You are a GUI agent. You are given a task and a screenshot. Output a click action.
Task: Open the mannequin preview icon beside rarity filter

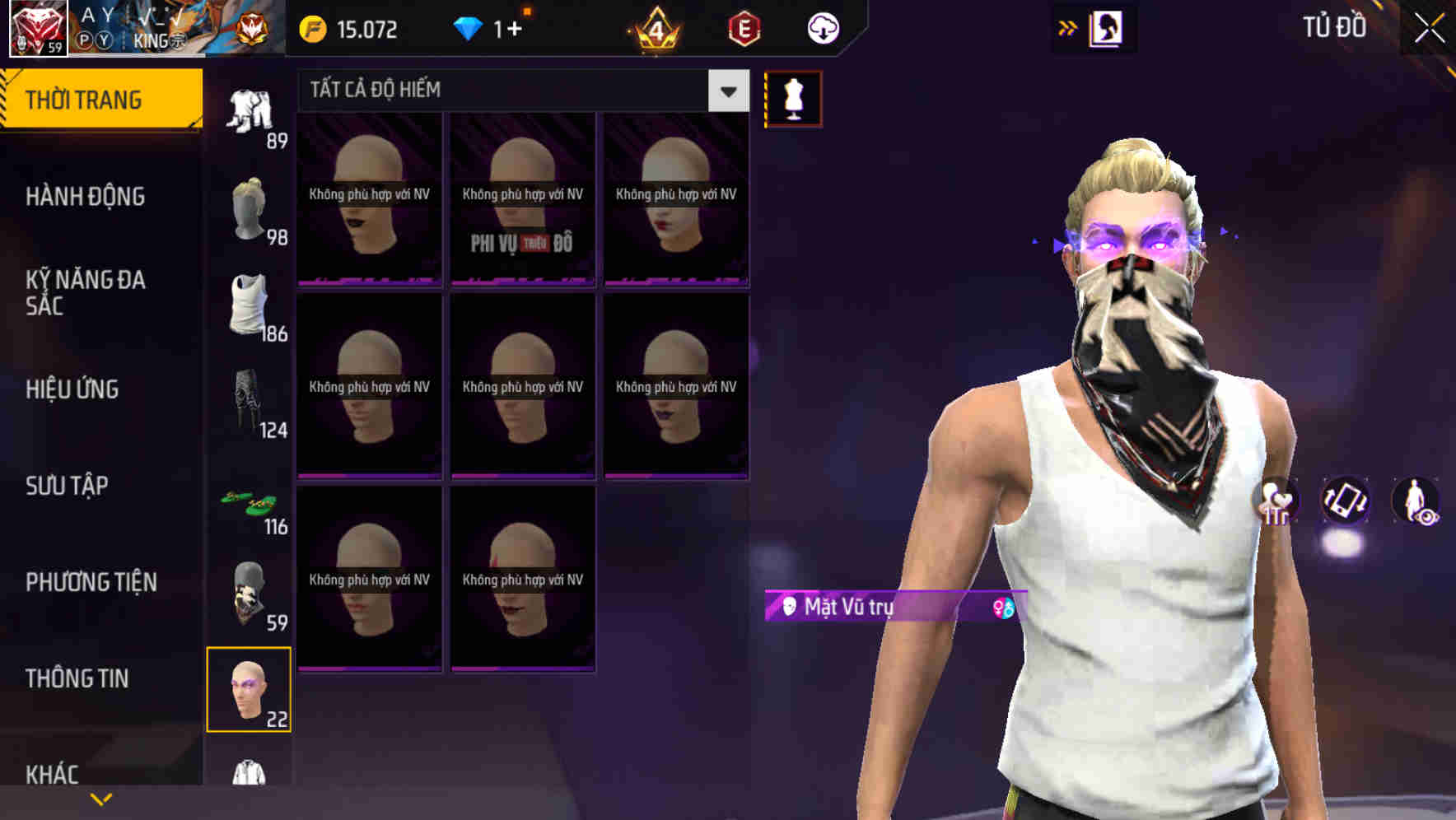[793, 97]
